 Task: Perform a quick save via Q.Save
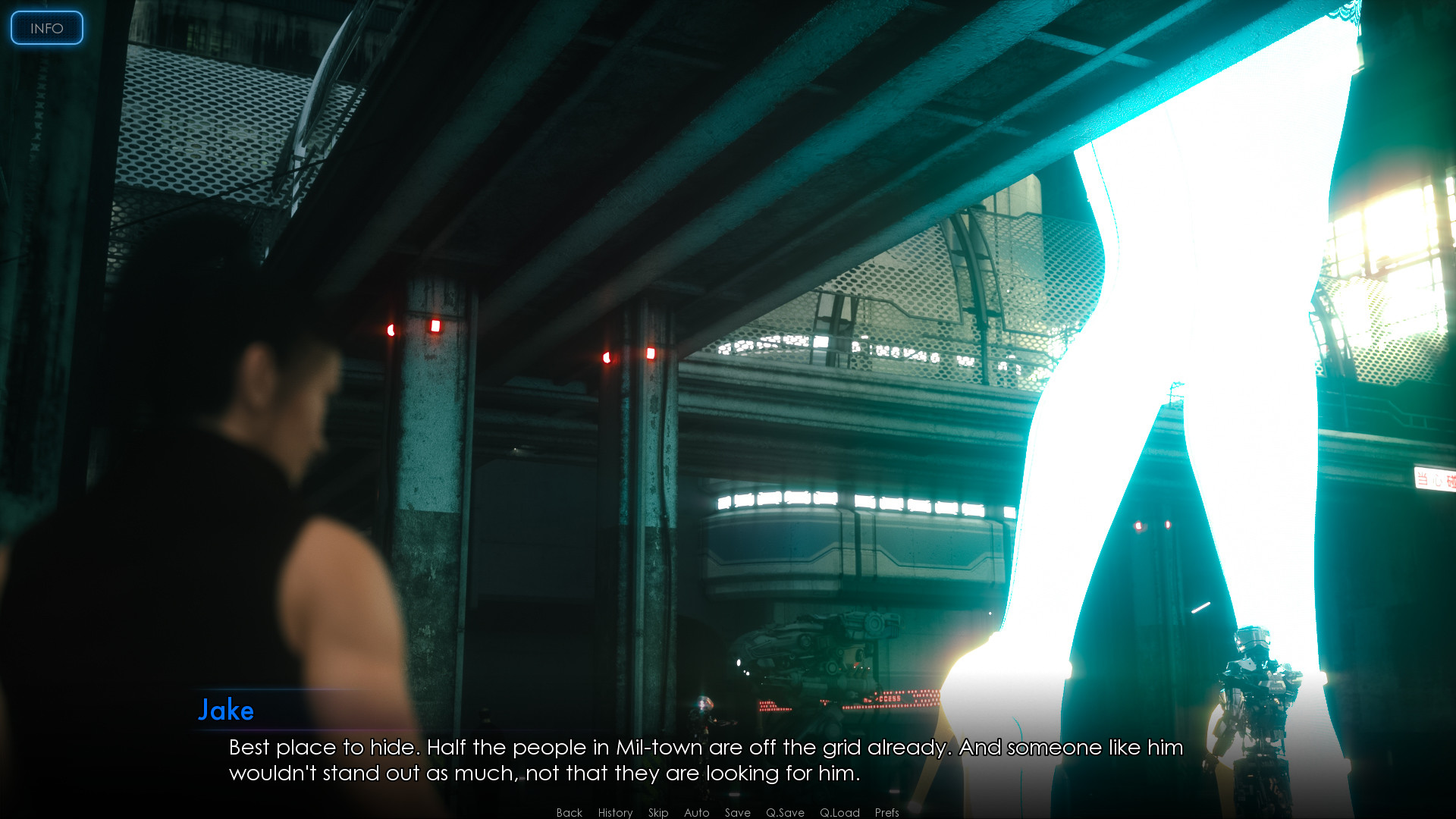click(786, 812)
